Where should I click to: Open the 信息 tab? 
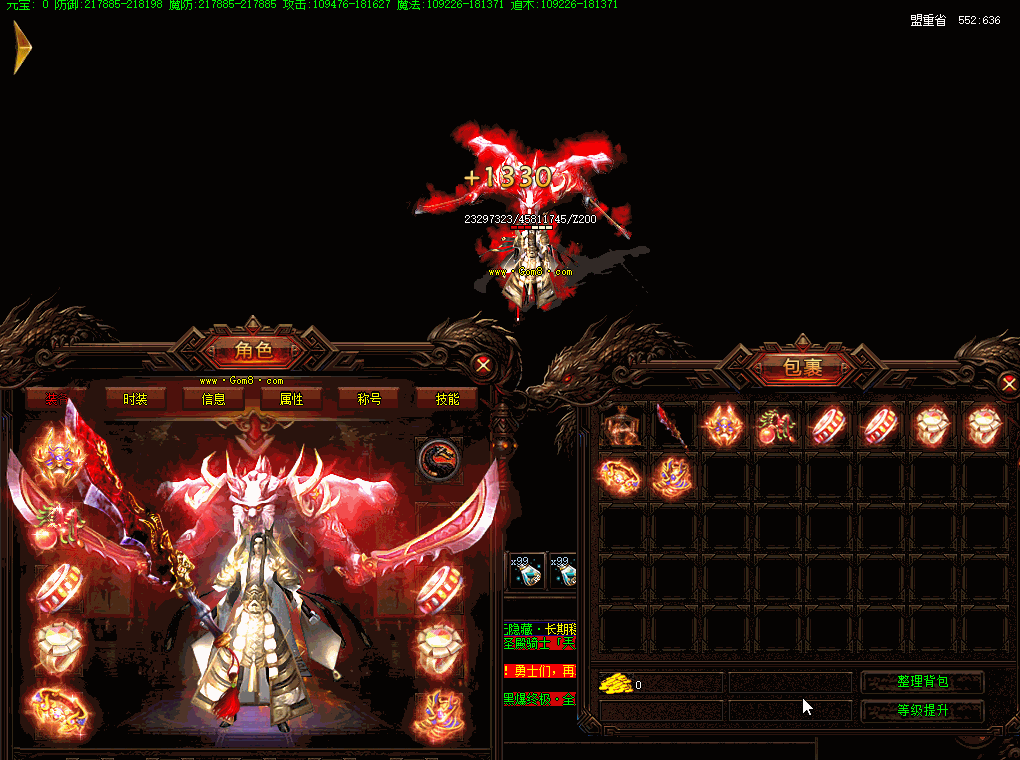(213, 399)
